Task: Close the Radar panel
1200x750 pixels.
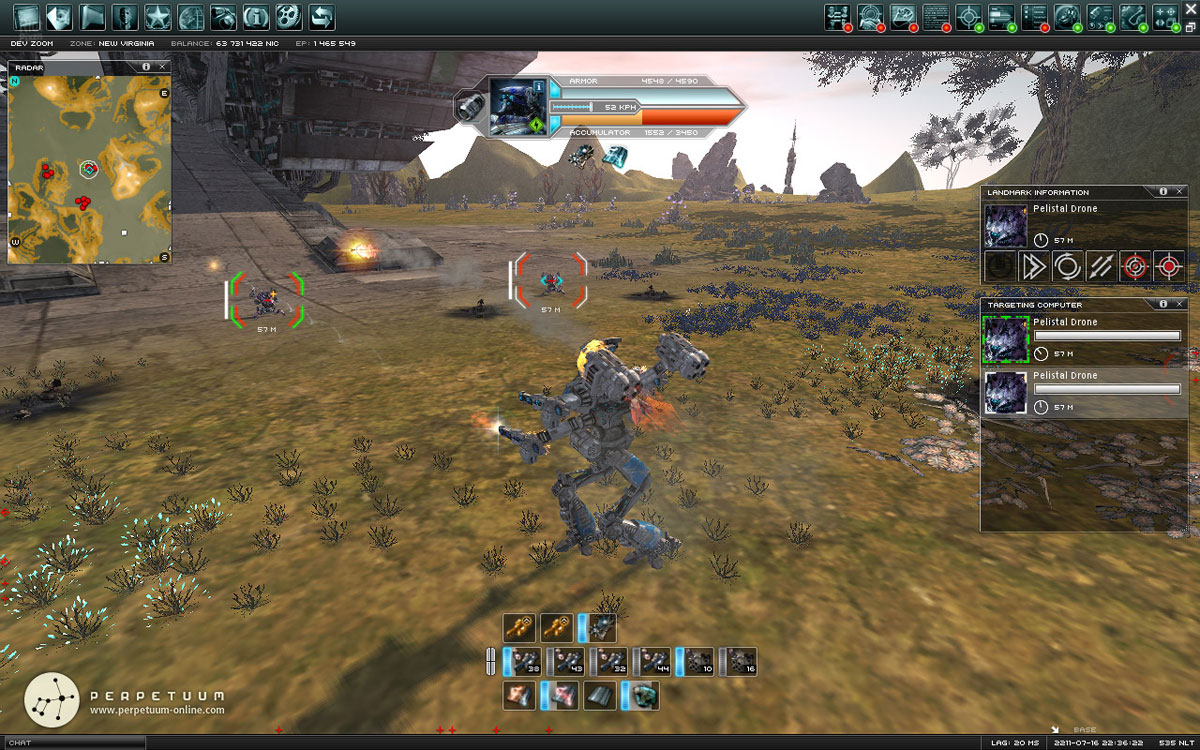Action: click(163, 66)
